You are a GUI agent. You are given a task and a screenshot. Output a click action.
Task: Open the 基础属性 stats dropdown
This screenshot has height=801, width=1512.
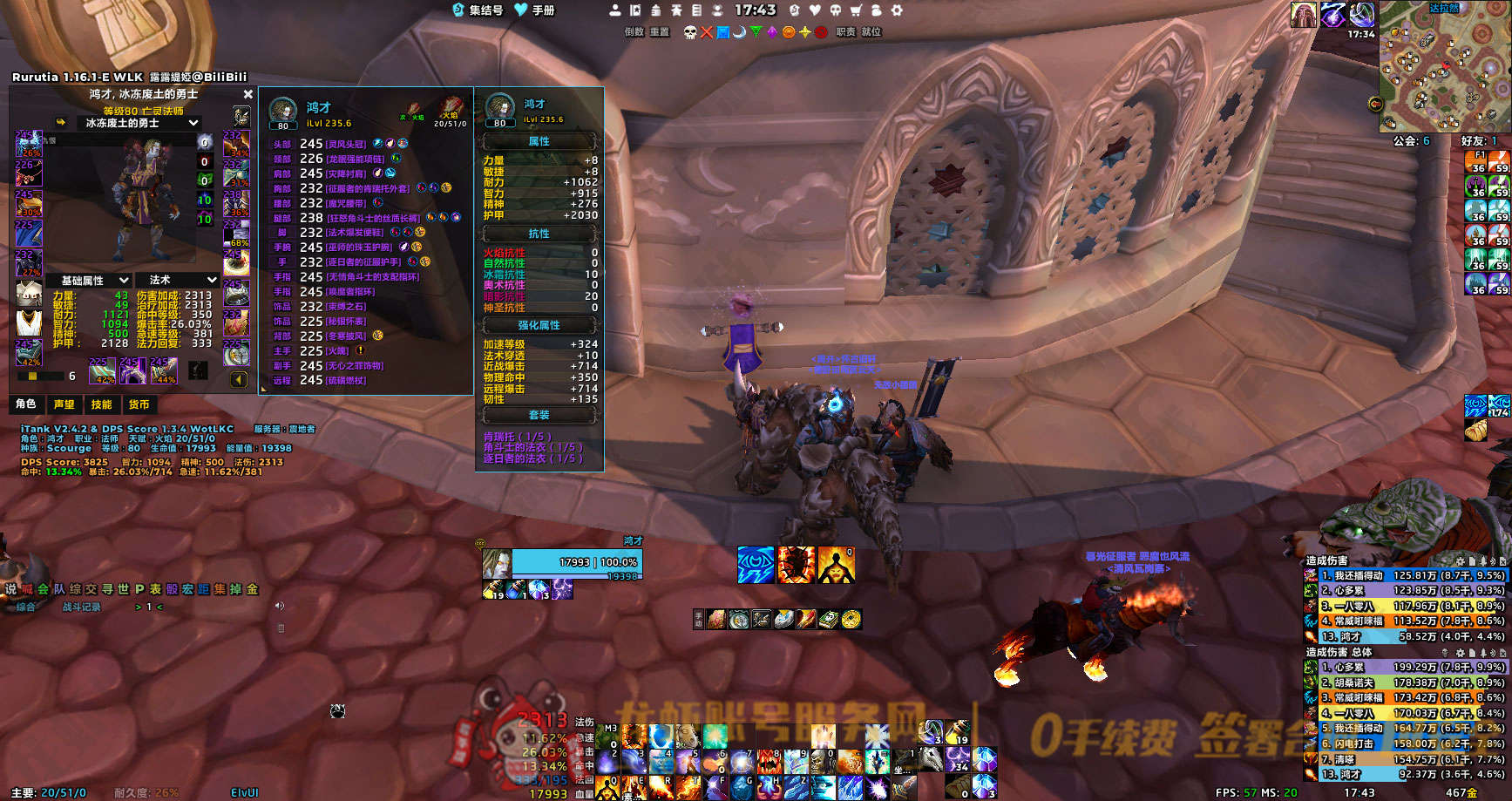(94, 280)
